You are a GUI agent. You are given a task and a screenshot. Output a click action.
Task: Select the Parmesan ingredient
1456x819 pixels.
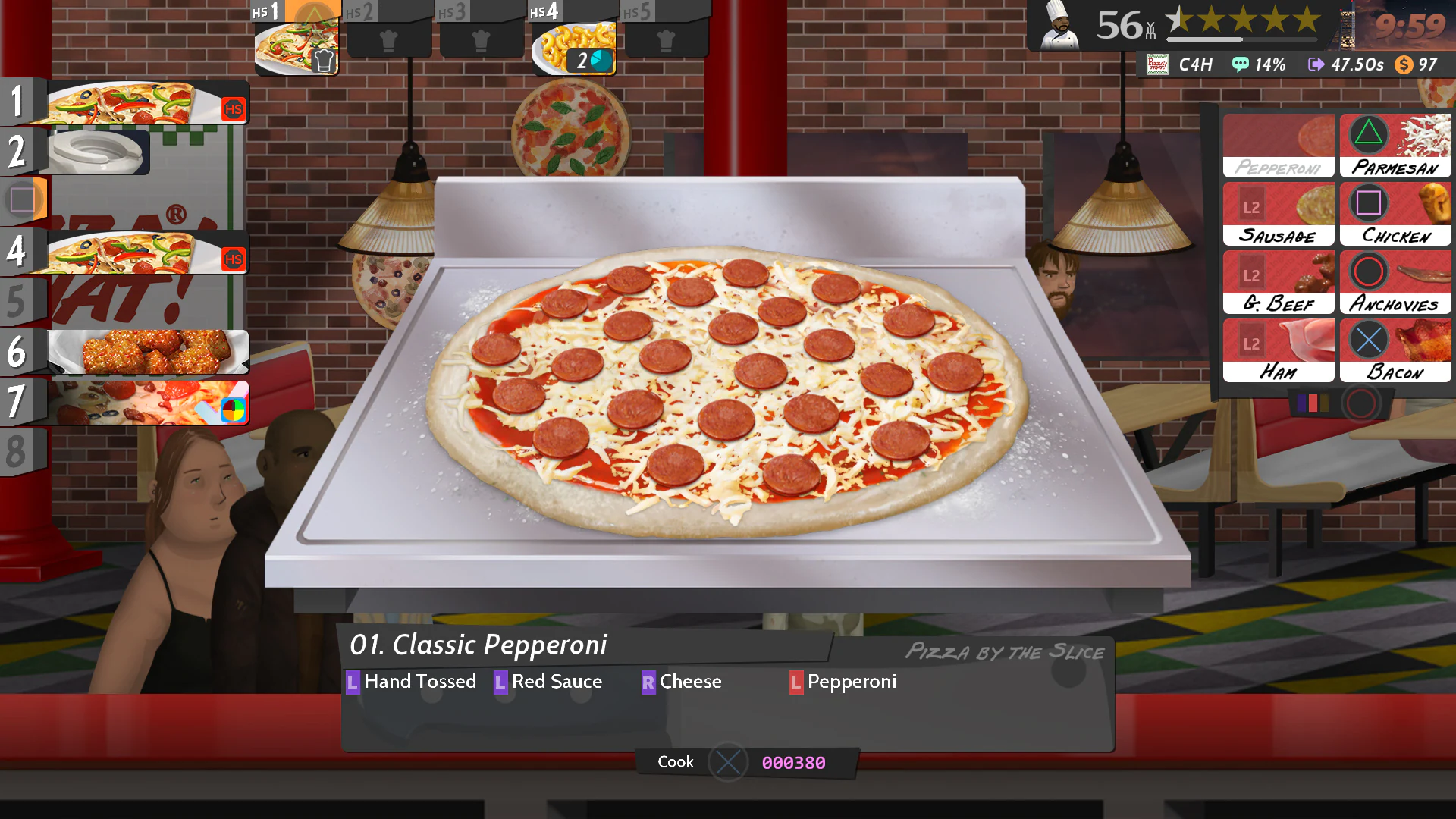(1395, 144)
